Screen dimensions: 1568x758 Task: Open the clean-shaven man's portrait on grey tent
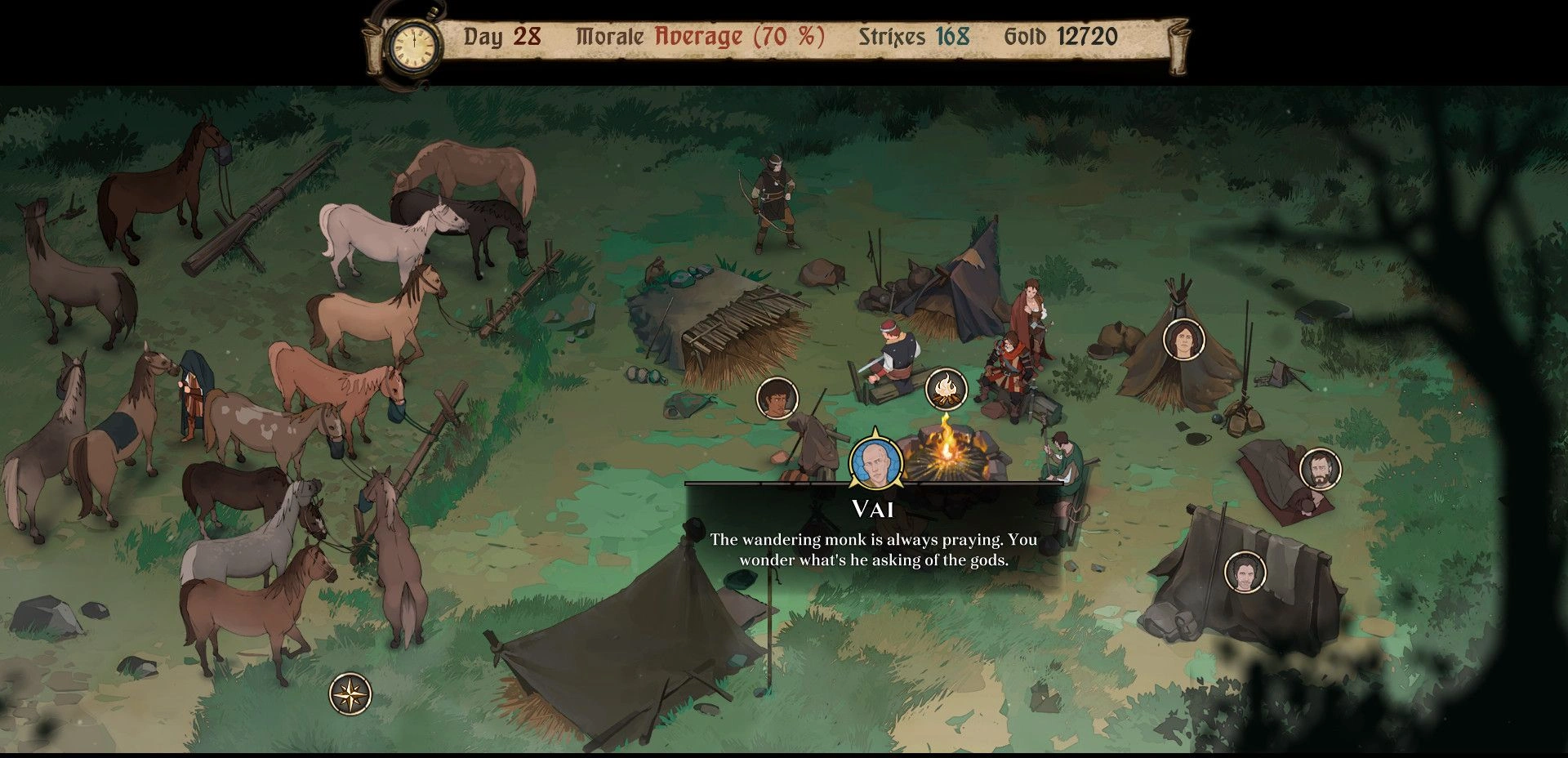pyautogui.click(x=1245, y=572)
